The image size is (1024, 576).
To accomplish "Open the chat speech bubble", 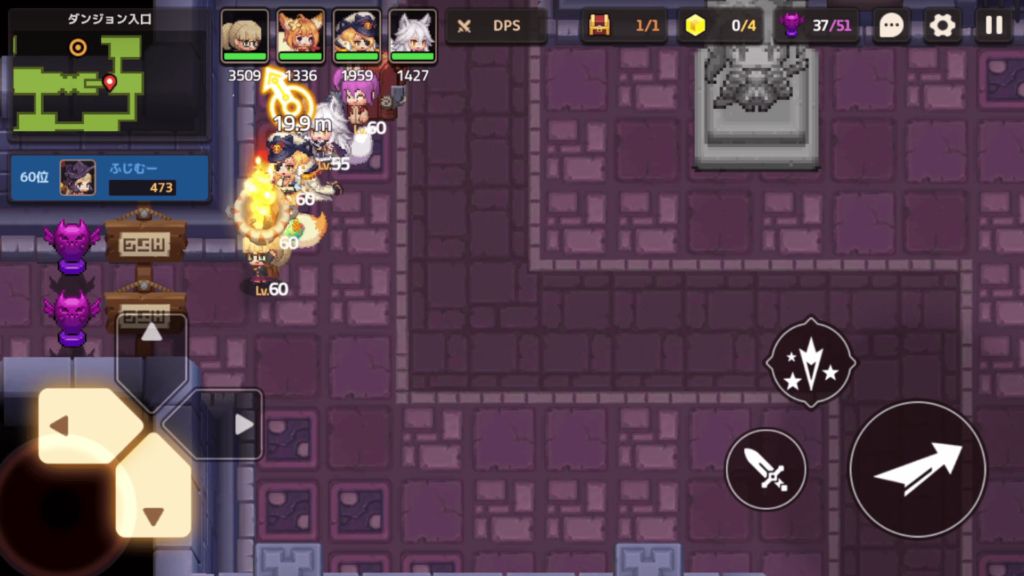I will point(891,26).
